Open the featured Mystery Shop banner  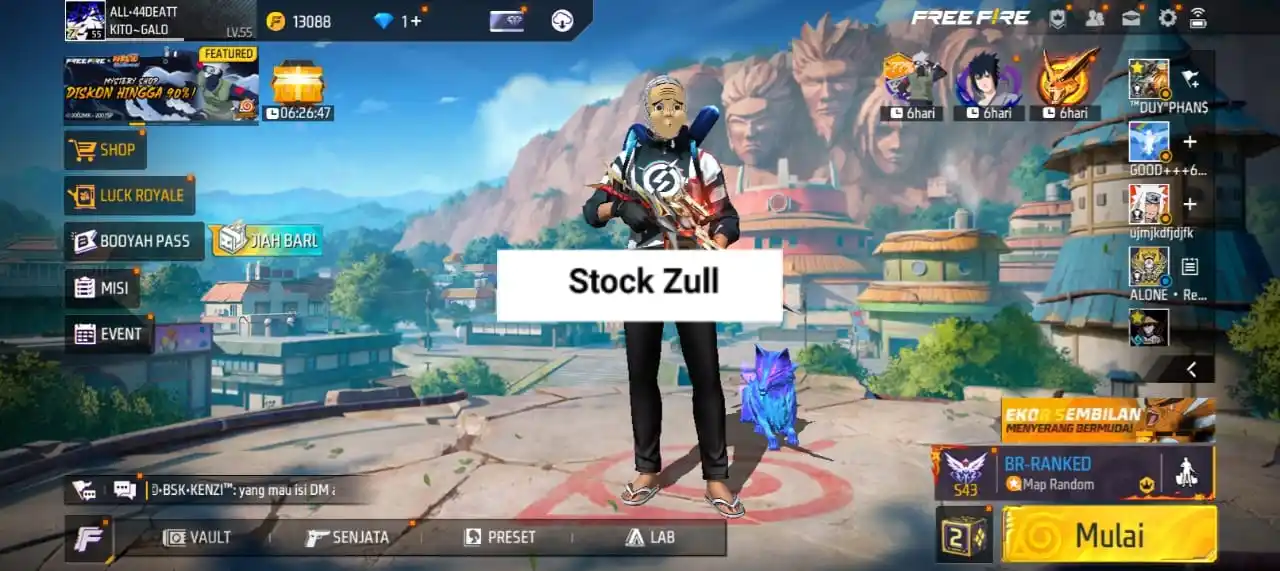(x=161, y=87)
